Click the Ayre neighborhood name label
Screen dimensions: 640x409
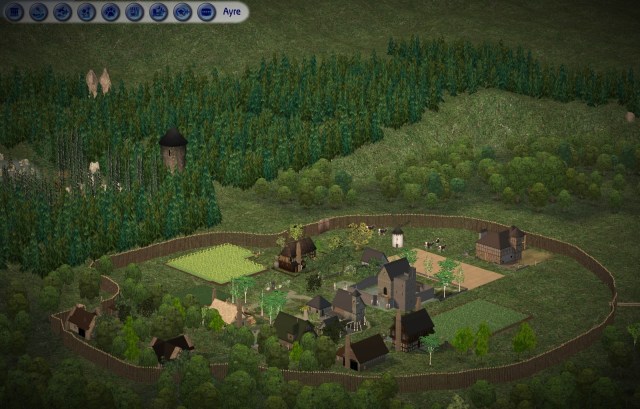232,12
